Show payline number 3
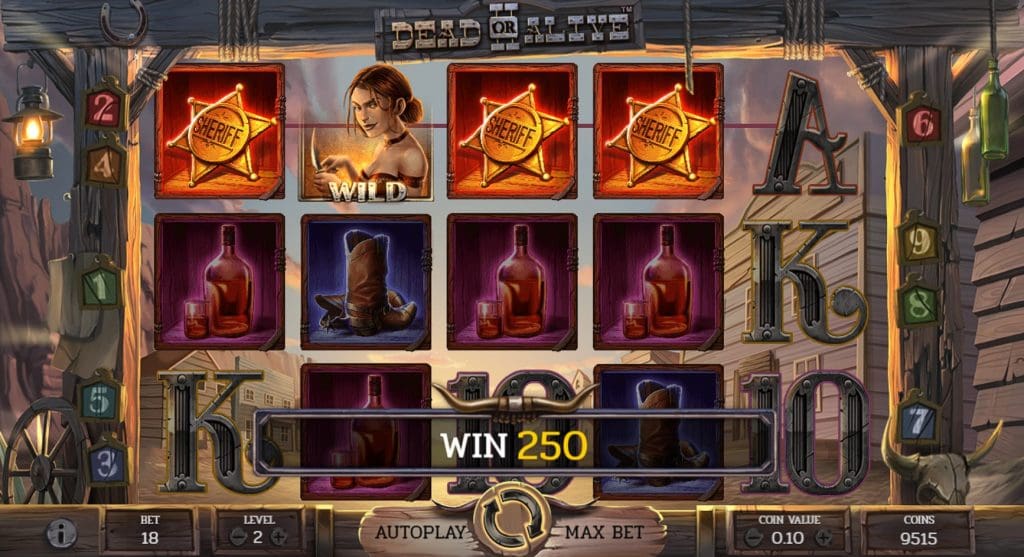The image size is (1024, 557). [110, 463]
